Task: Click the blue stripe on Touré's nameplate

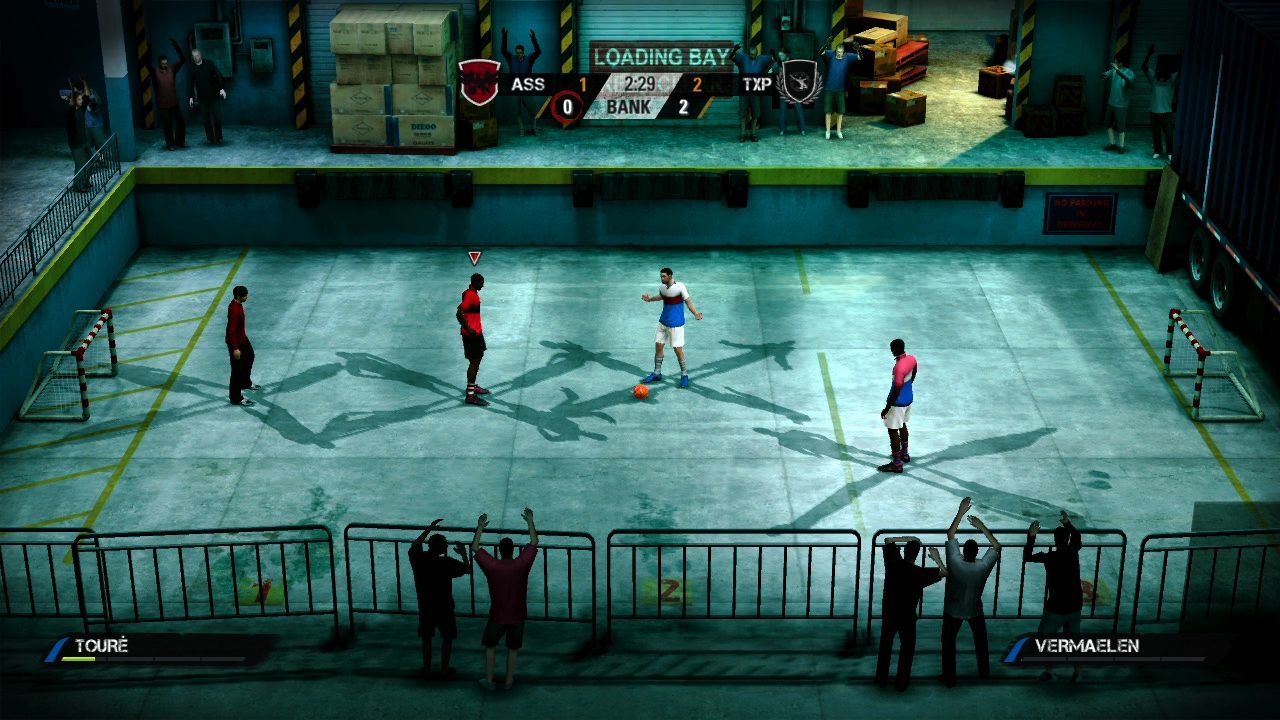Action: (55, 648)
